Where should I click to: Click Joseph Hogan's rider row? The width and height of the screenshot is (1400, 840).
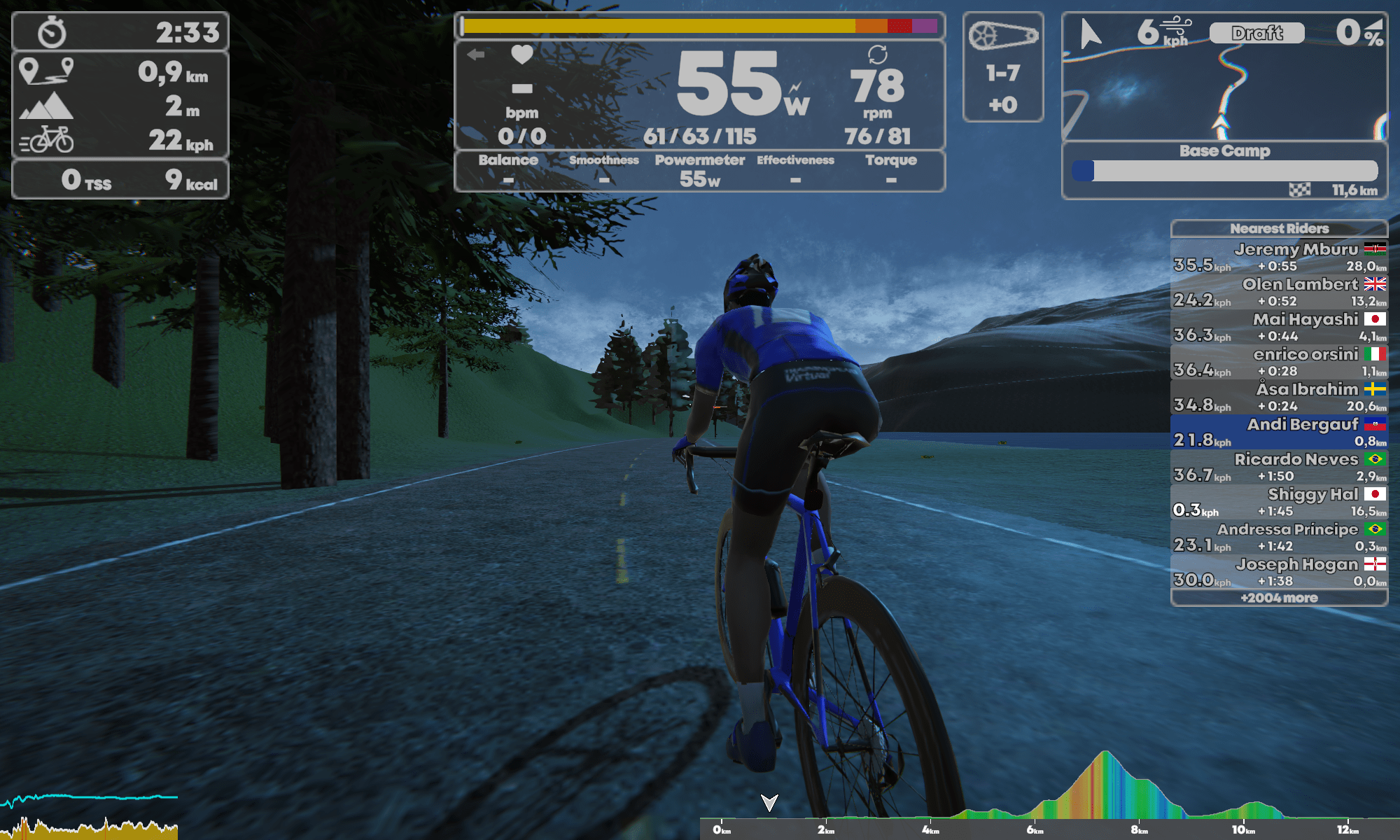click(1279, 572)
